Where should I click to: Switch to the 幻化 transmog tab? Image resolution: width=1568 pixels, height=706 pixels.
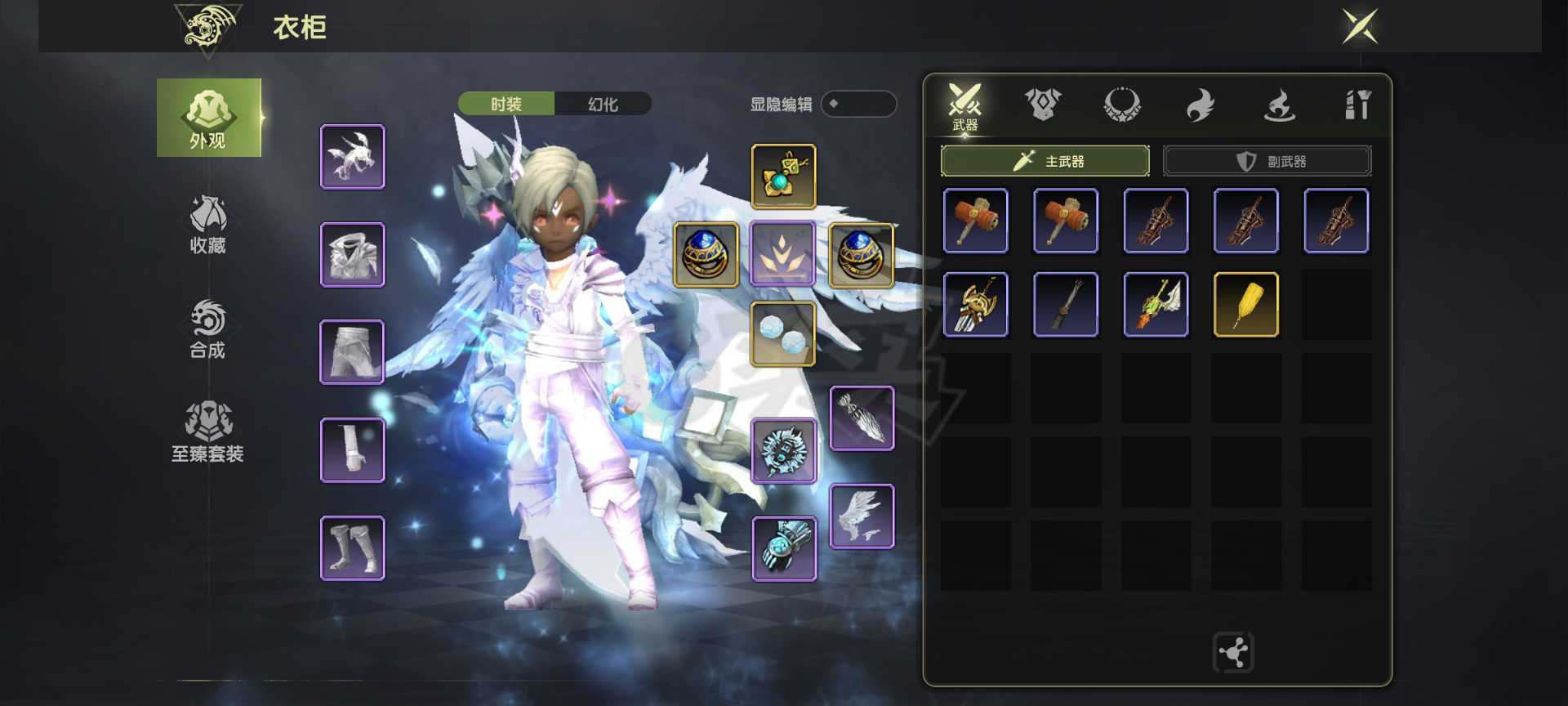603,104
